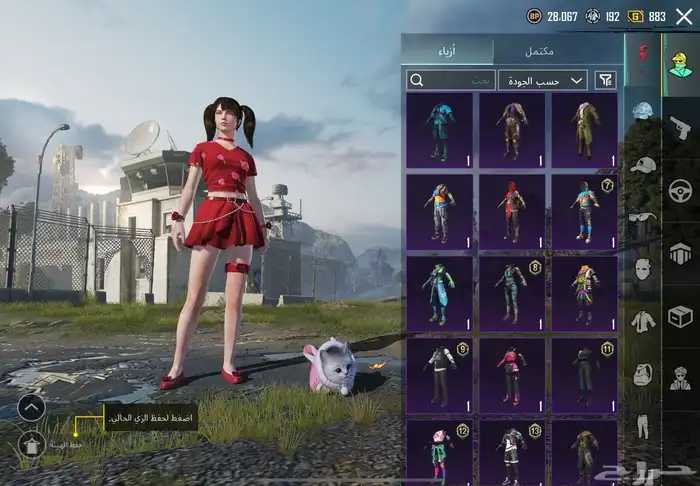Save the current outfit with the hanger button
The width and height of the screenshot is (700, 486).
coord(31,444)
